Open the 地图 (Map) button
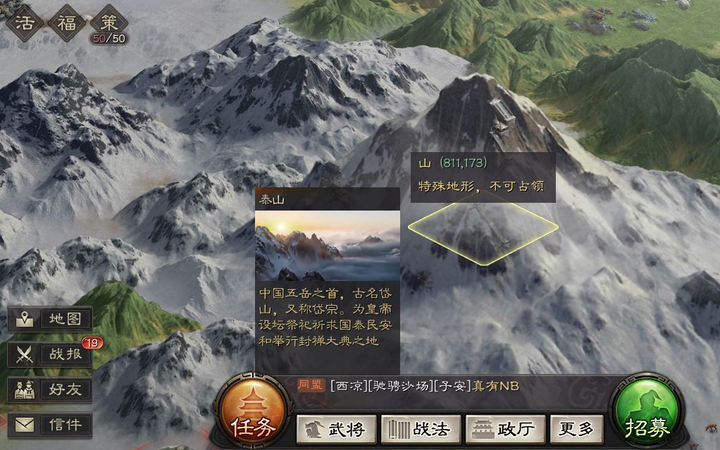The image size is (720, 450). tap(51, 320)
